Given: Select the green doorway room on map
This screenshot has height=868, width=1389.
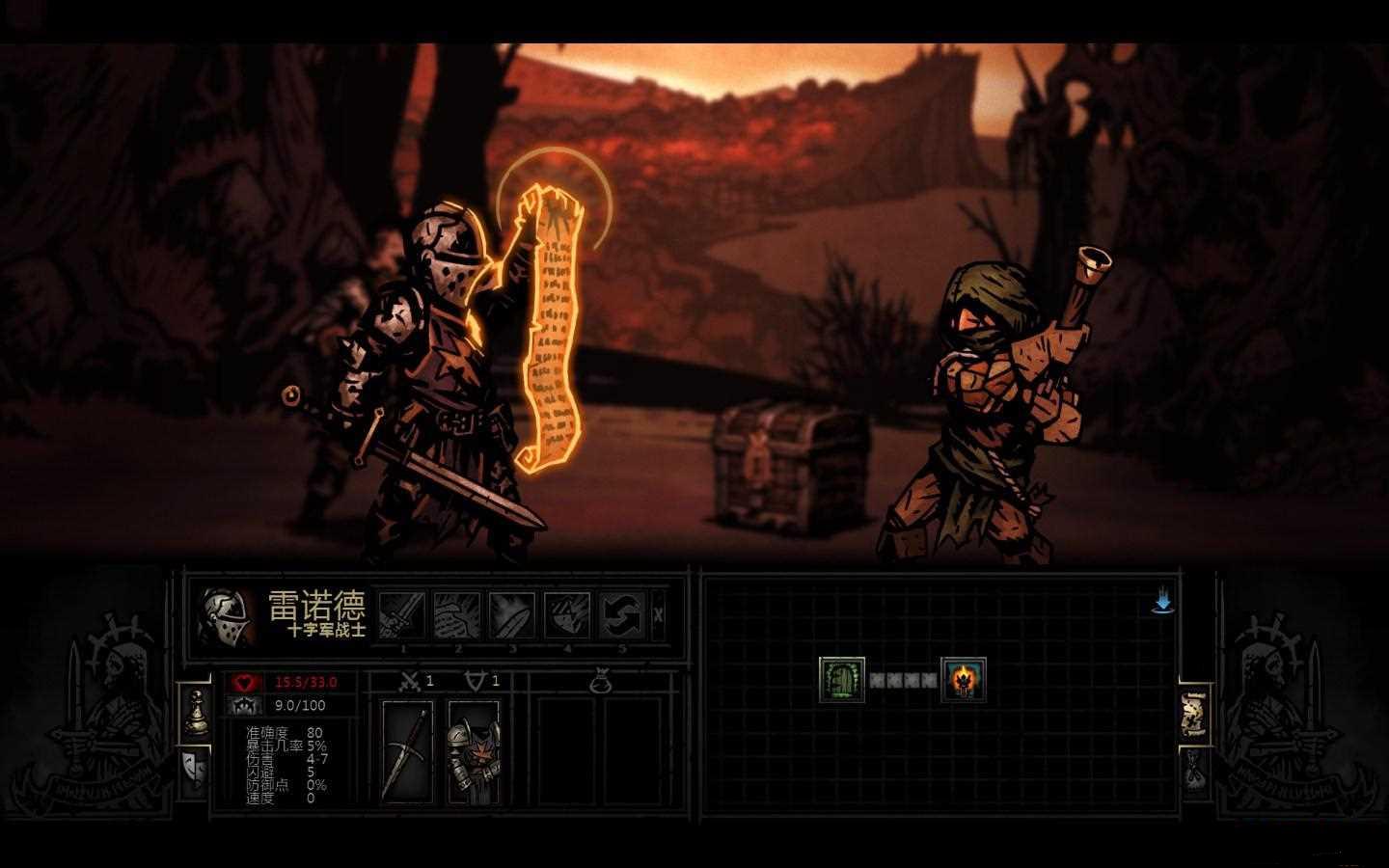Looking at the screenshot, I should tap(840, 679).
